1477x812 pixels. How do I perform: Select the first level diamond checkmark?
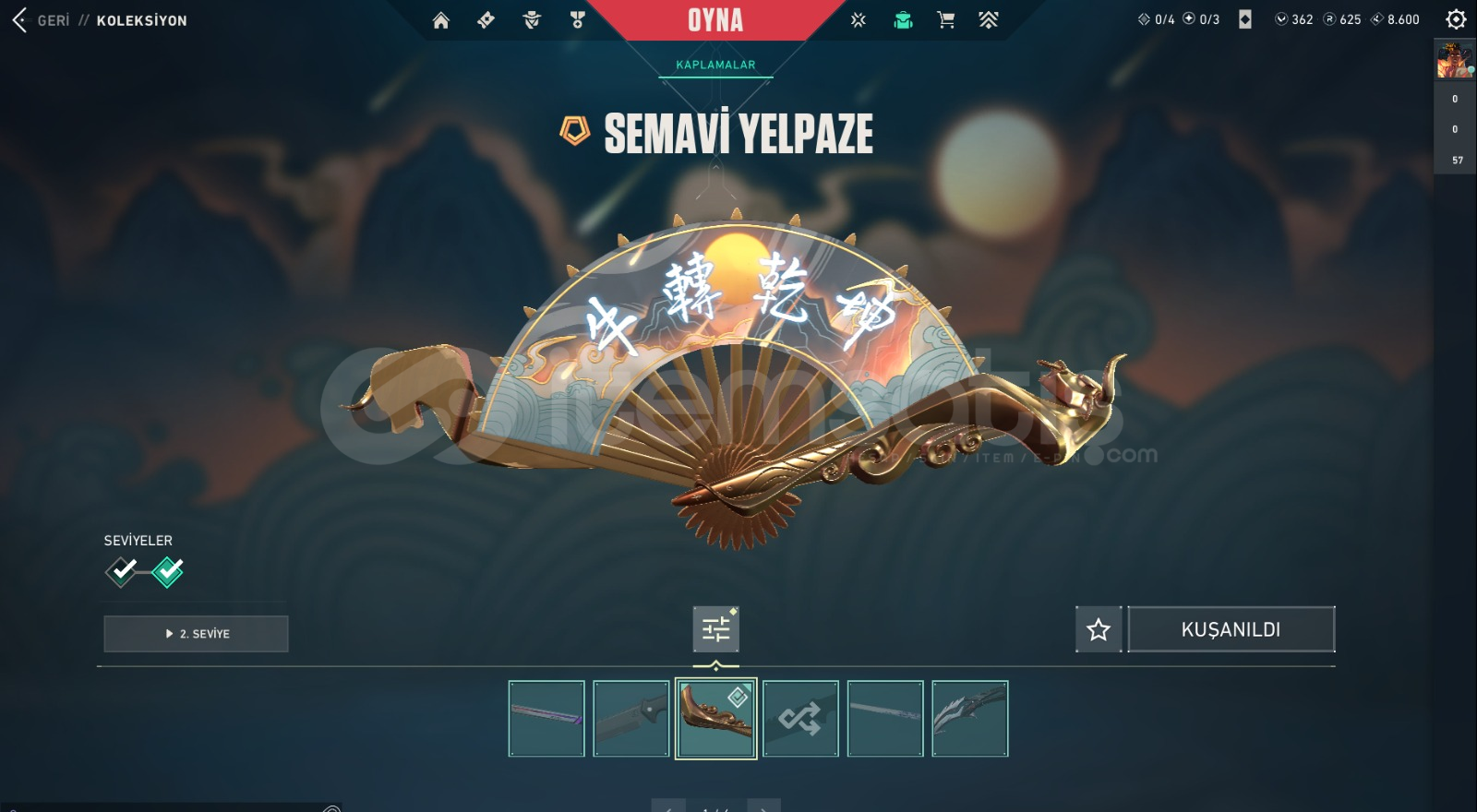click(x=122, y=572)
